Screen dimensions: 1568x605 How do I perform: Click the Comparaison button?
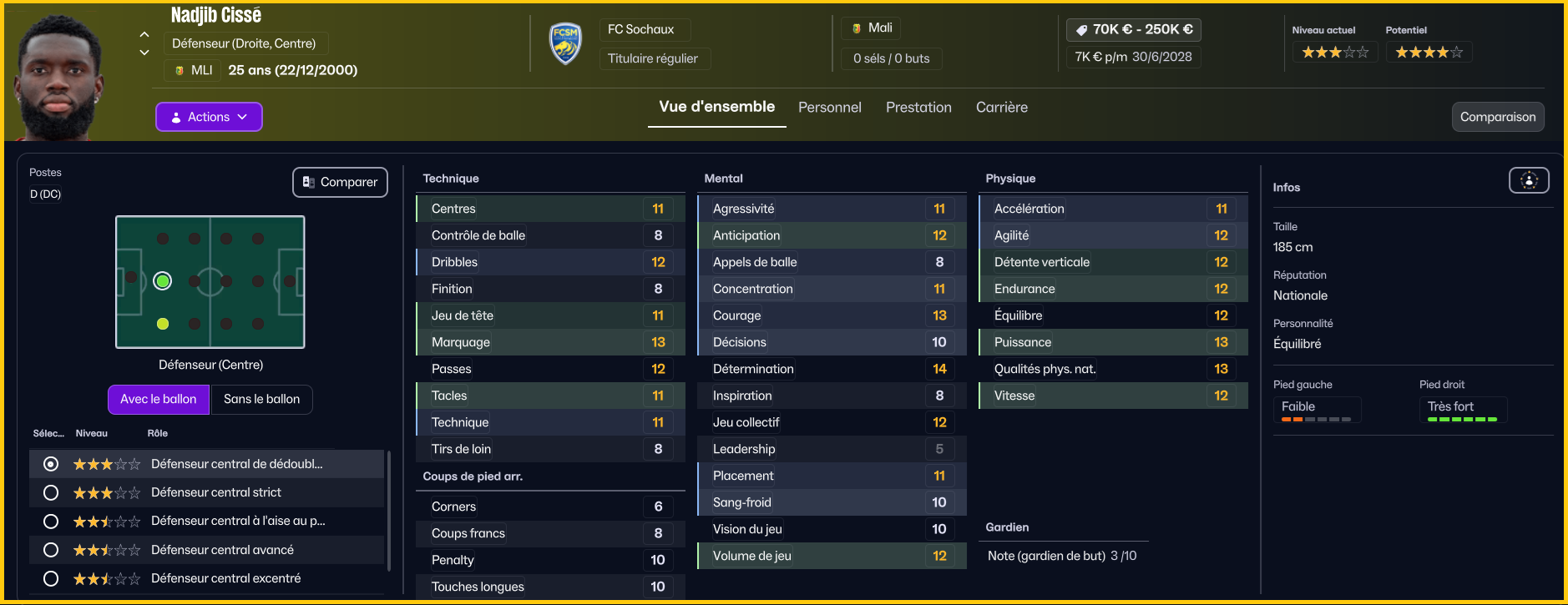coord(1497,117)
